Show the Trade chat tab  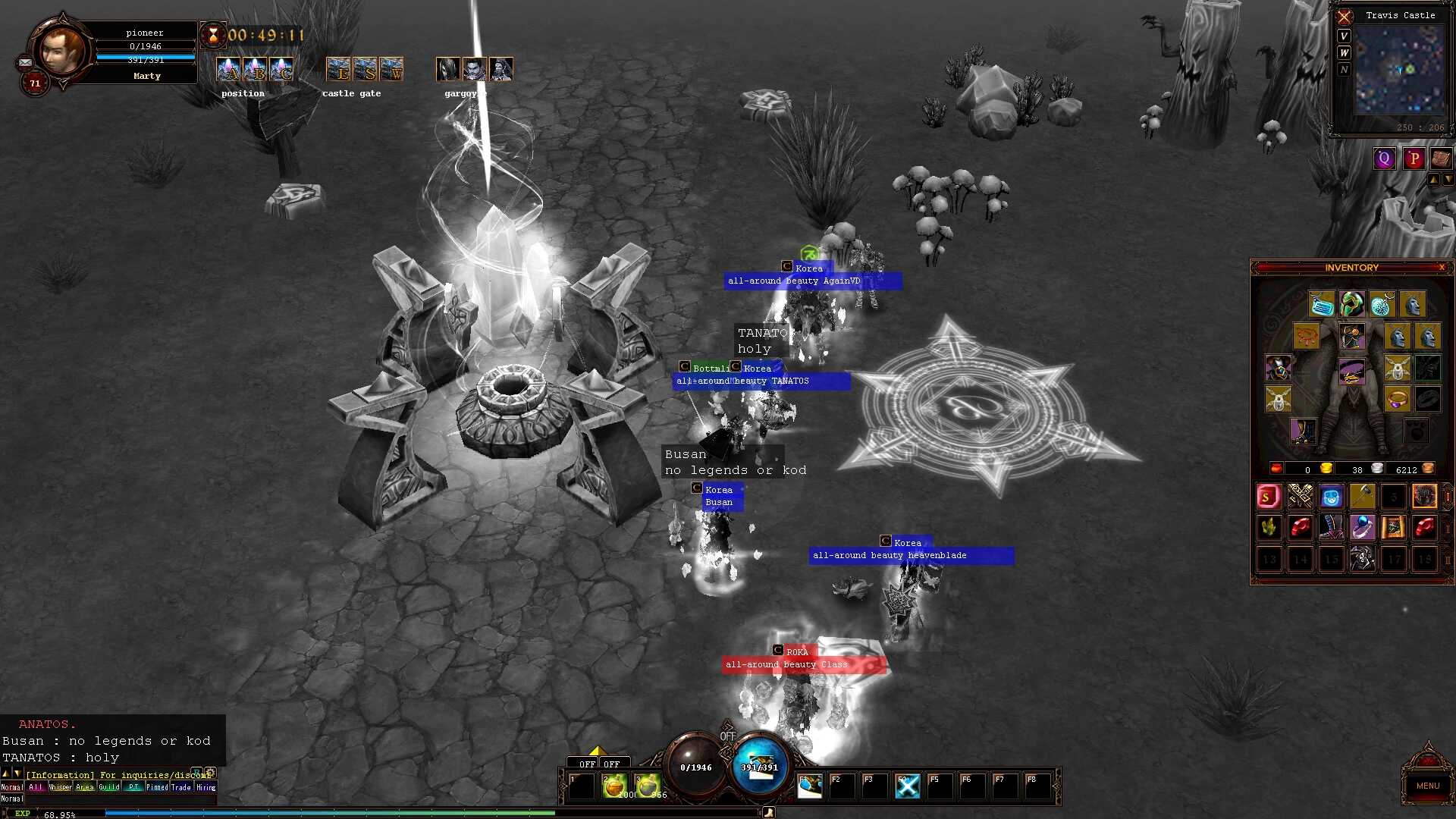[x=181, y=787]
